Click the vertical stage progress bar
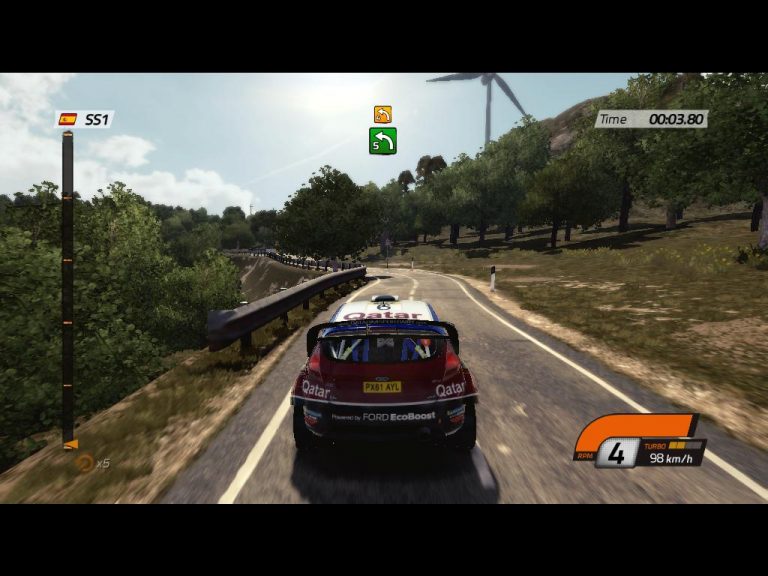The image size is (768, 576). click(67, 288)
